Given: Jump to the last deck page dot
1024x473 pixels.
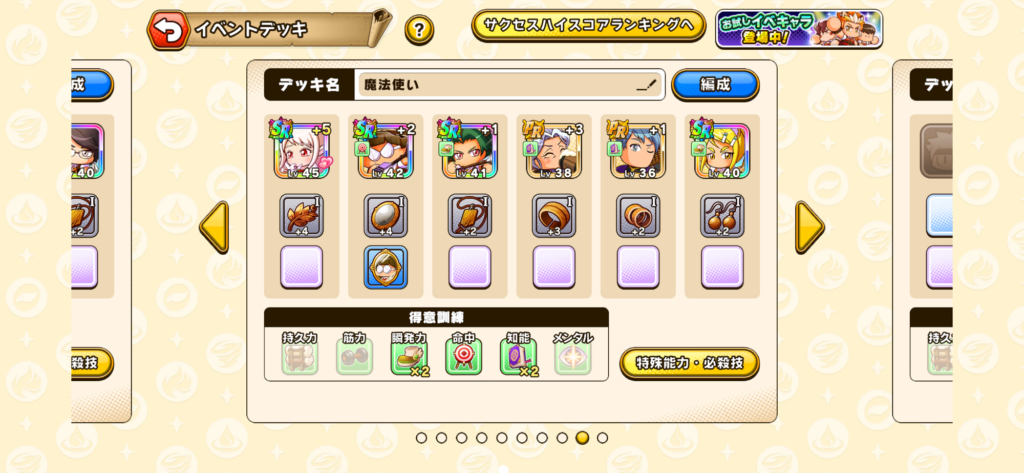Looking at the screenshot, I should (602, 438).
